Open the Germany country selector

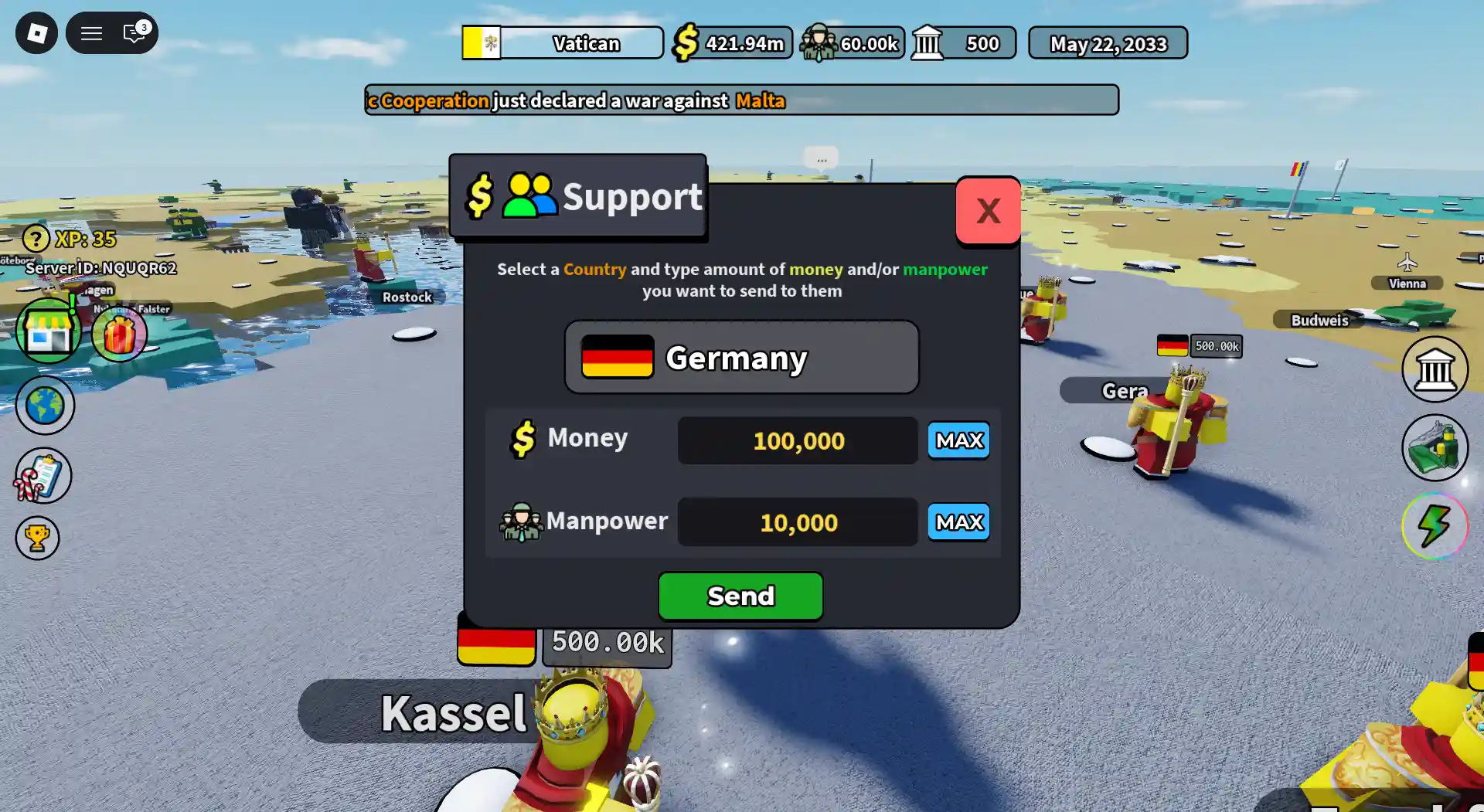[740, 357]
